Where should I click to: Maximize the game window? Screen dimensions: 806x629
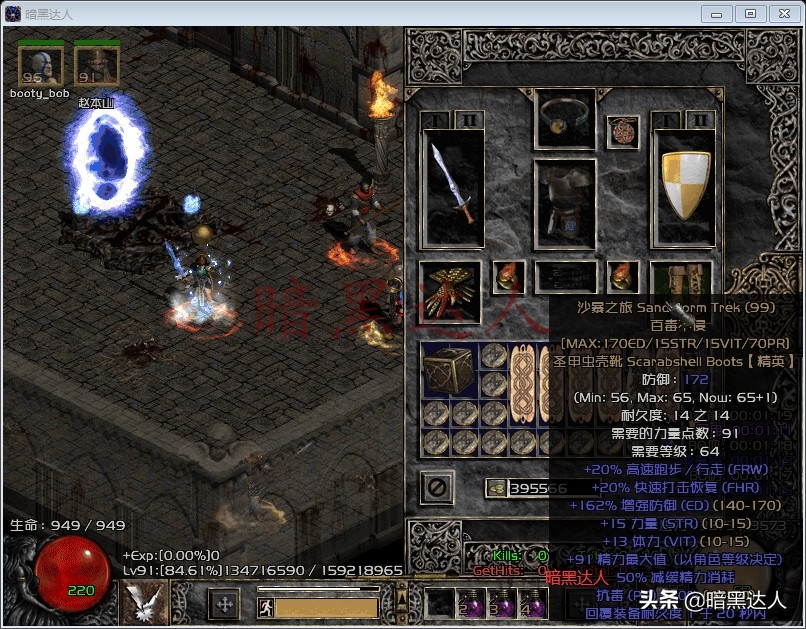point(751,13)
